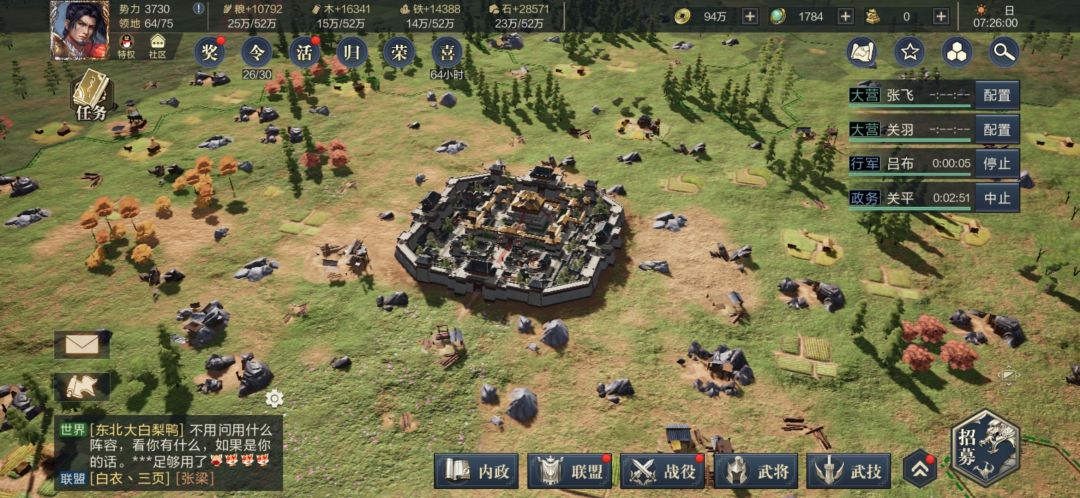Open the 任务 quest book
Viewport: 1080px width, 498px height.
point(90,96)
